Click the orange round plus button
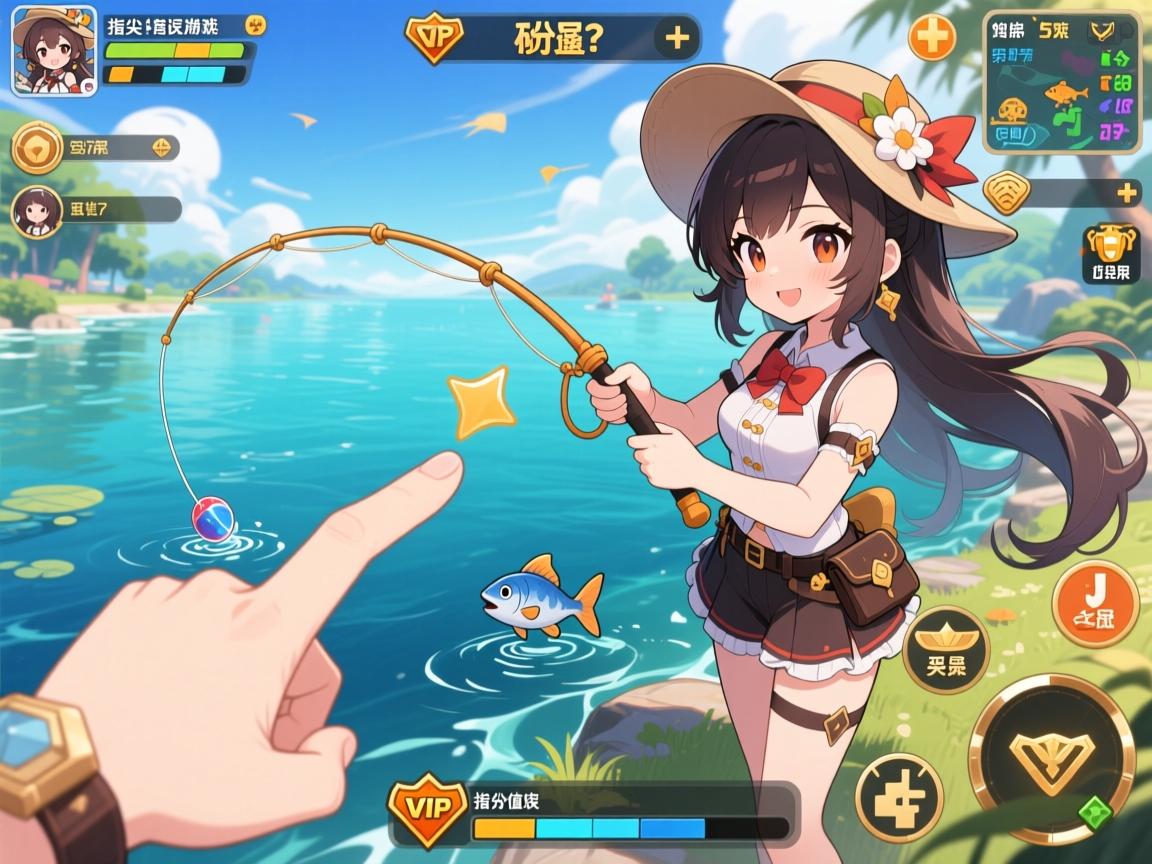The width and height of the screenshot is (1152, 864). click(x=931, y=38)
